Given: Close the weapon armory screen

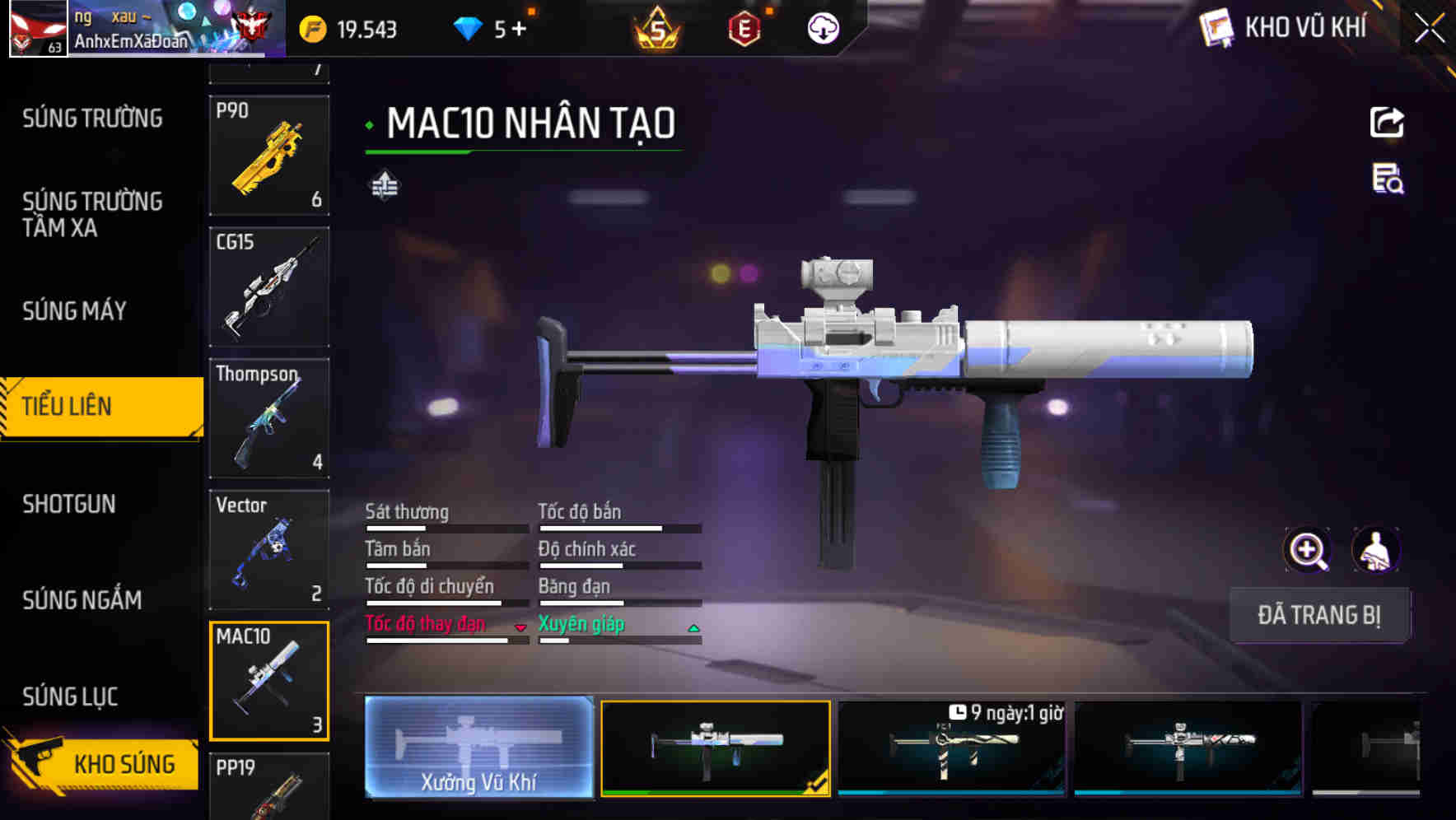Looking at the screenshot, I should click(1429, 29).
